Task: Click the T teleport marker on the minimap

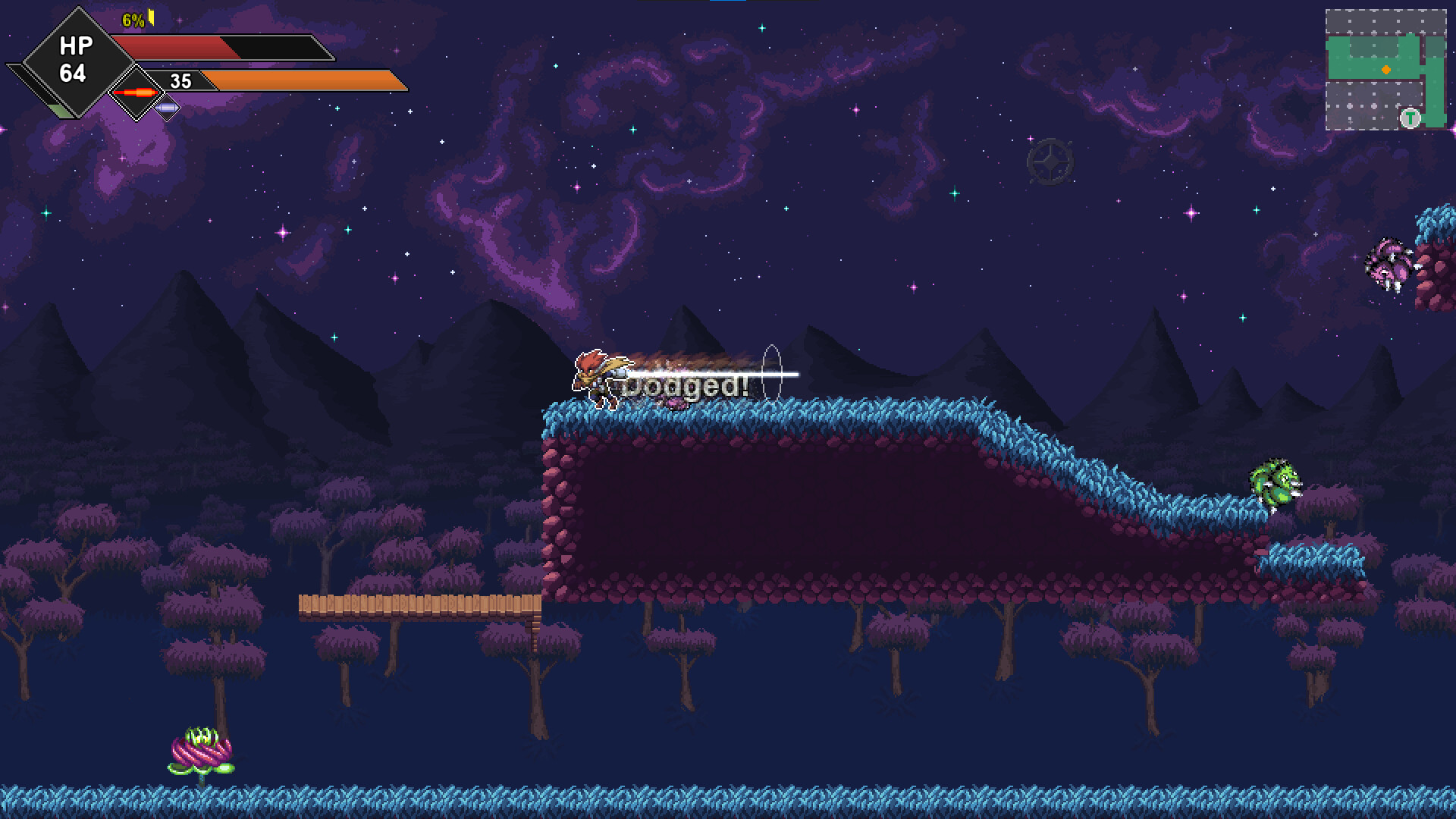Action: pos(1410,118)
